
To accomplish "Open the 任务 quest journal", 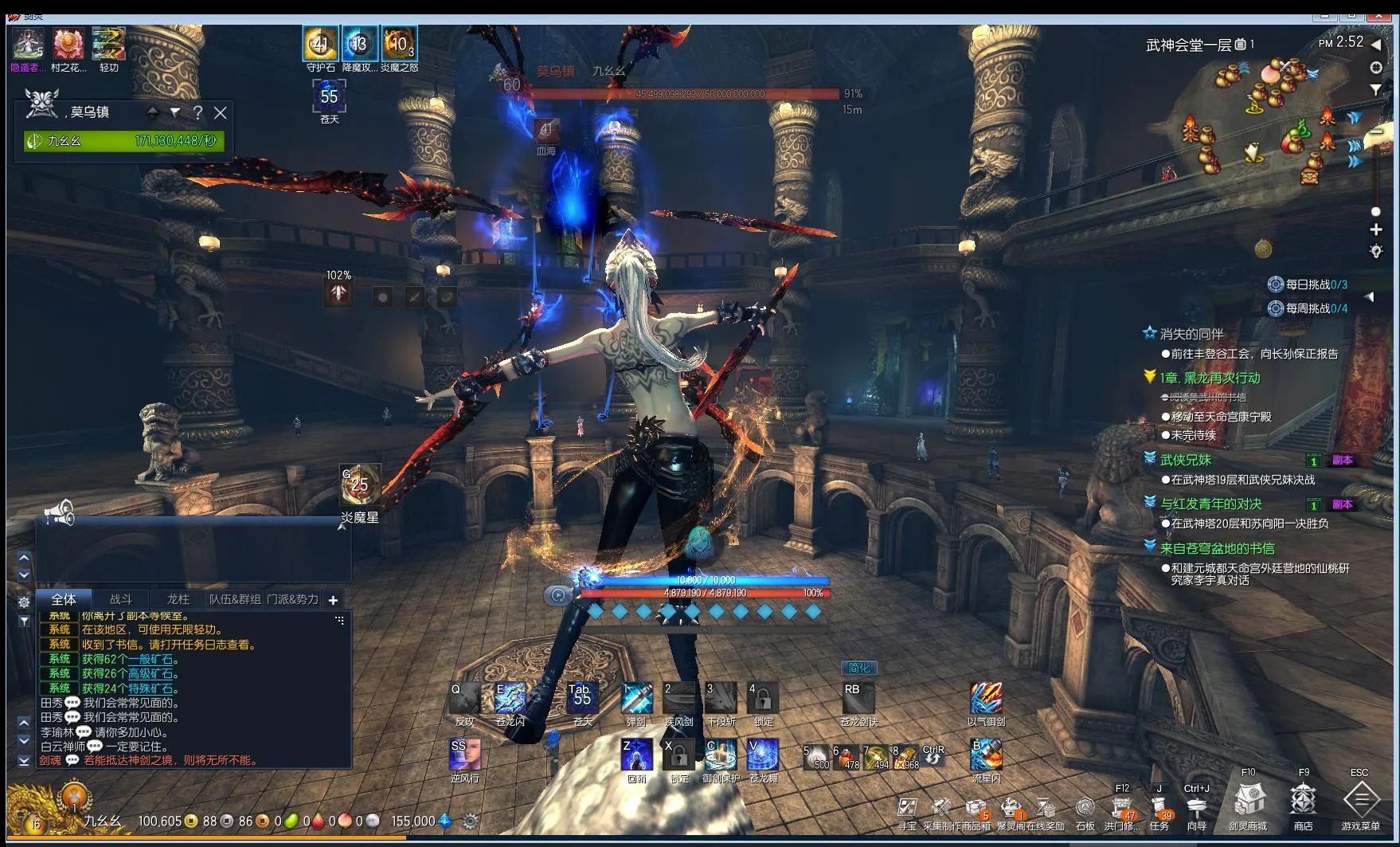I will click(x=1159, y=808).
